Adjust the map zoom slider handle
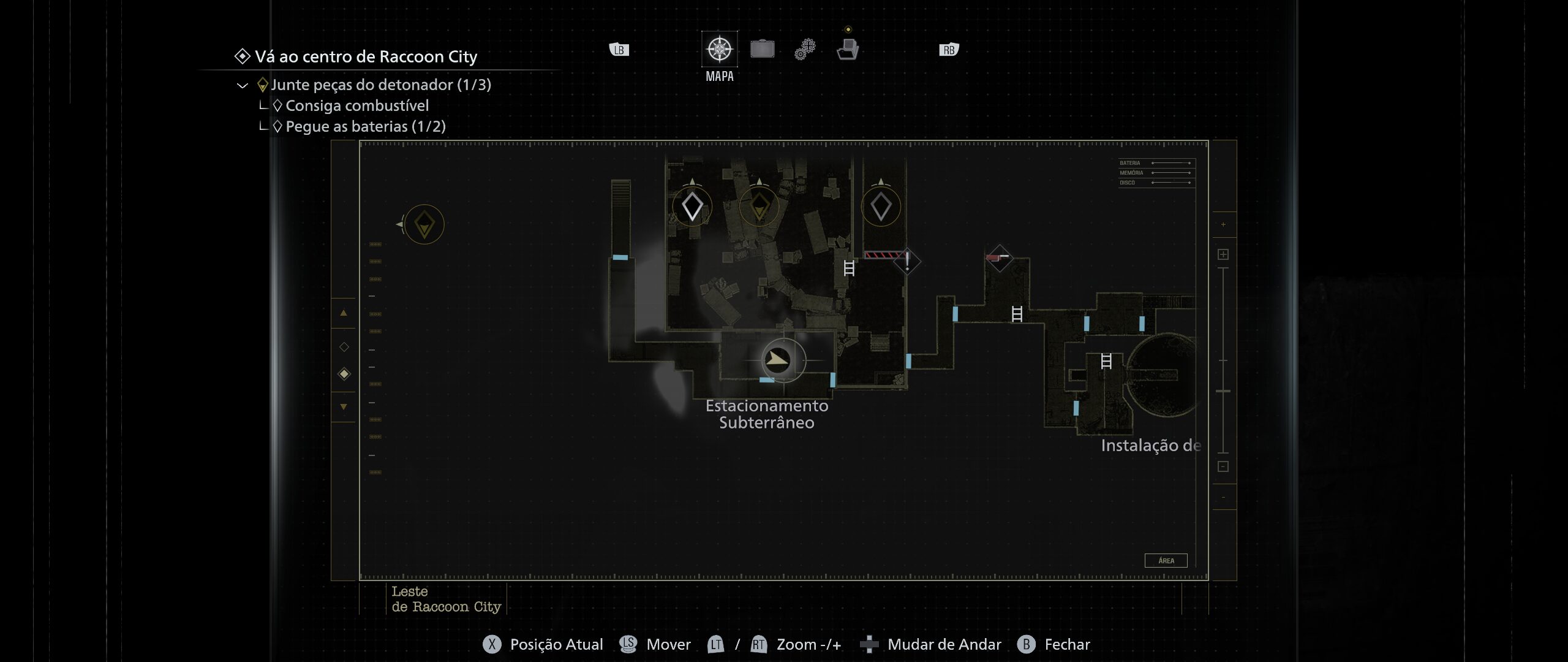This screenshot has height=662, width=1568. [1223, 390]
